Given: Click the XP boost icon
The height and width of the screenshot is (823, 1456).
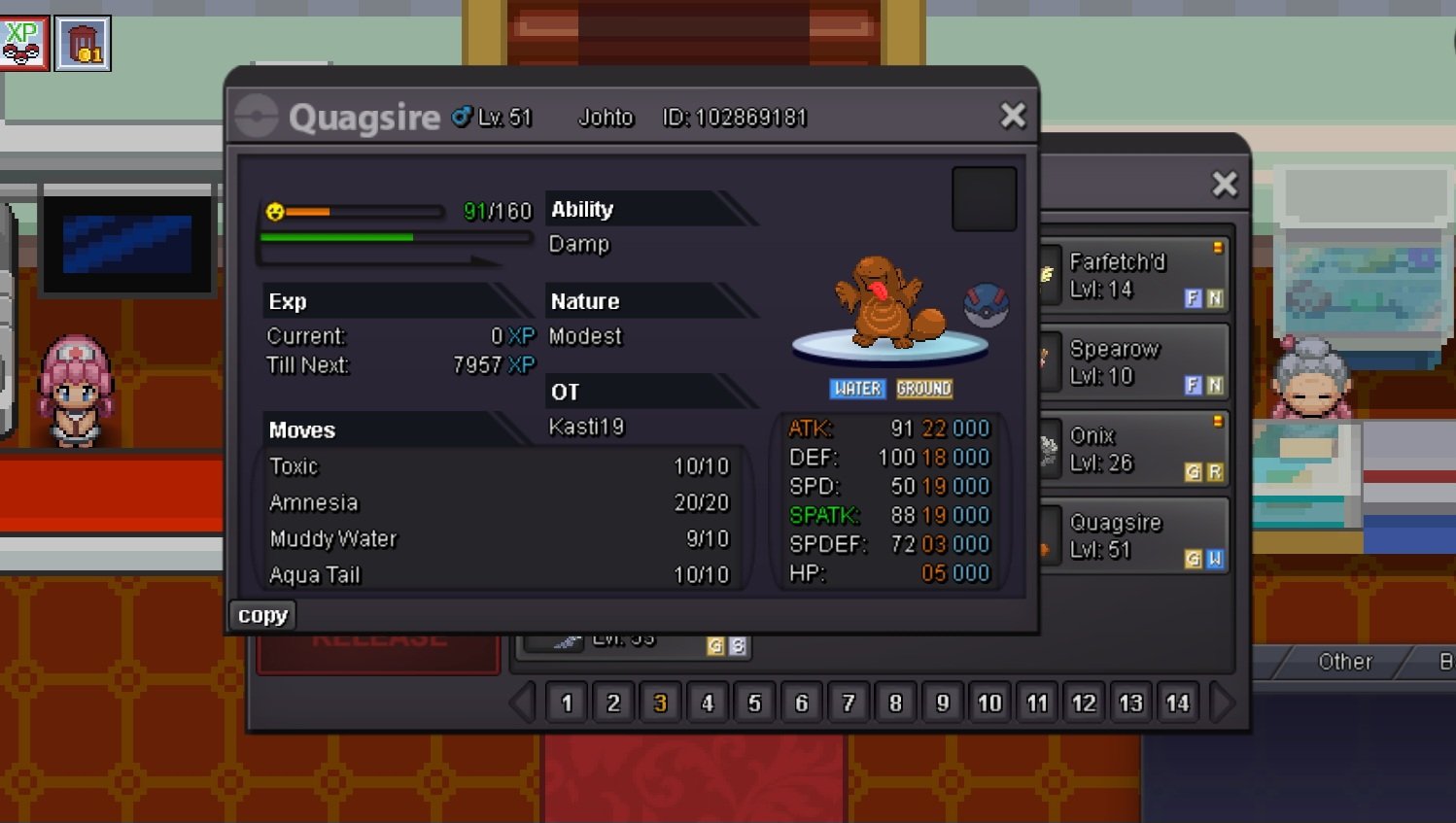Looking at the screenshot, I should 23,43.
